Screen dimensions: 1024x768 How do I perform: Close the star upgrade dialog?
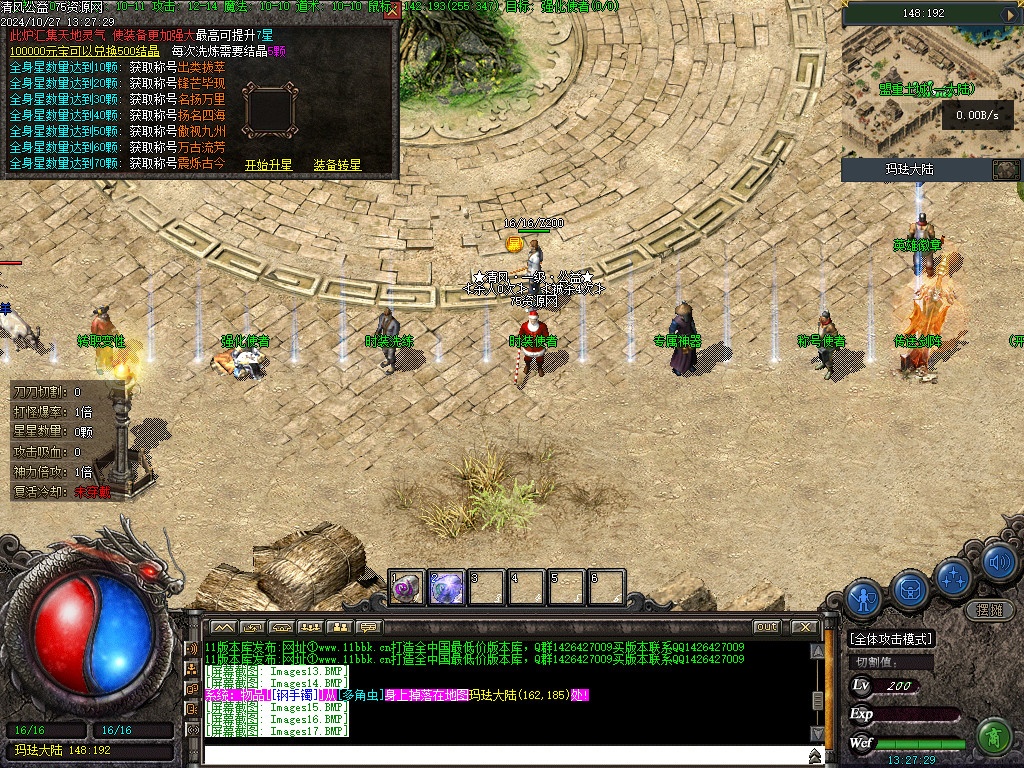(392, 11)
